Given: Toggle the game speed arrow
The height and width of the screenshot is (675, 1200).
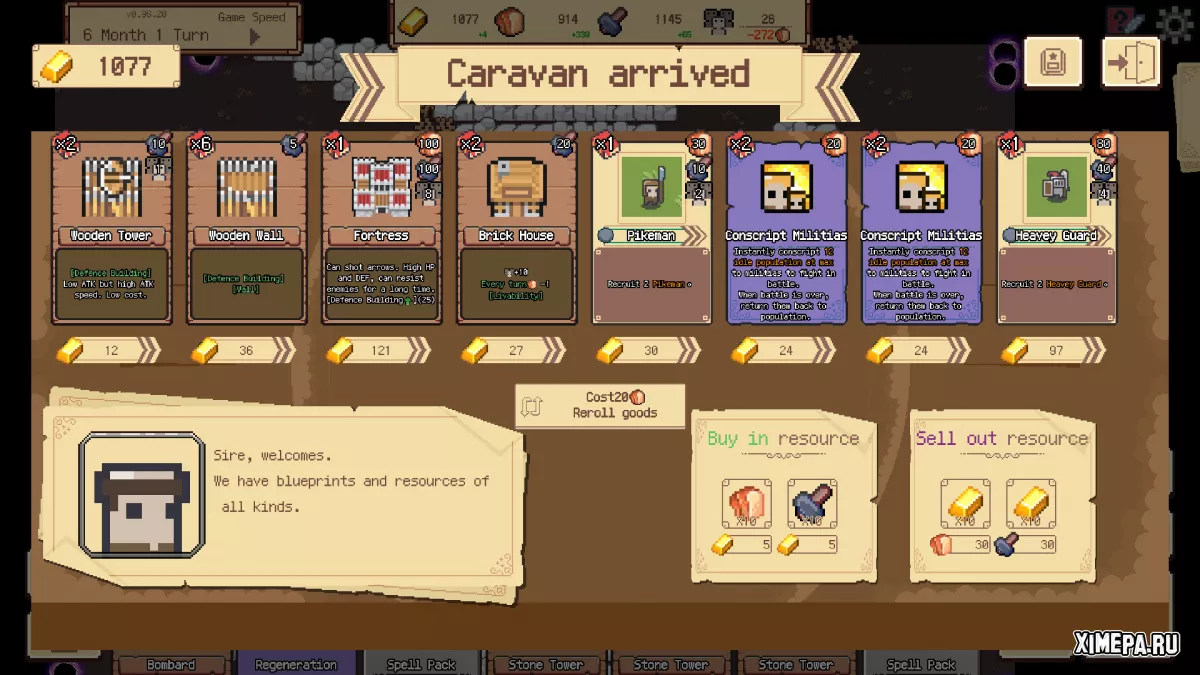Looking at the screenshot, I should click(x=255, y=37).
